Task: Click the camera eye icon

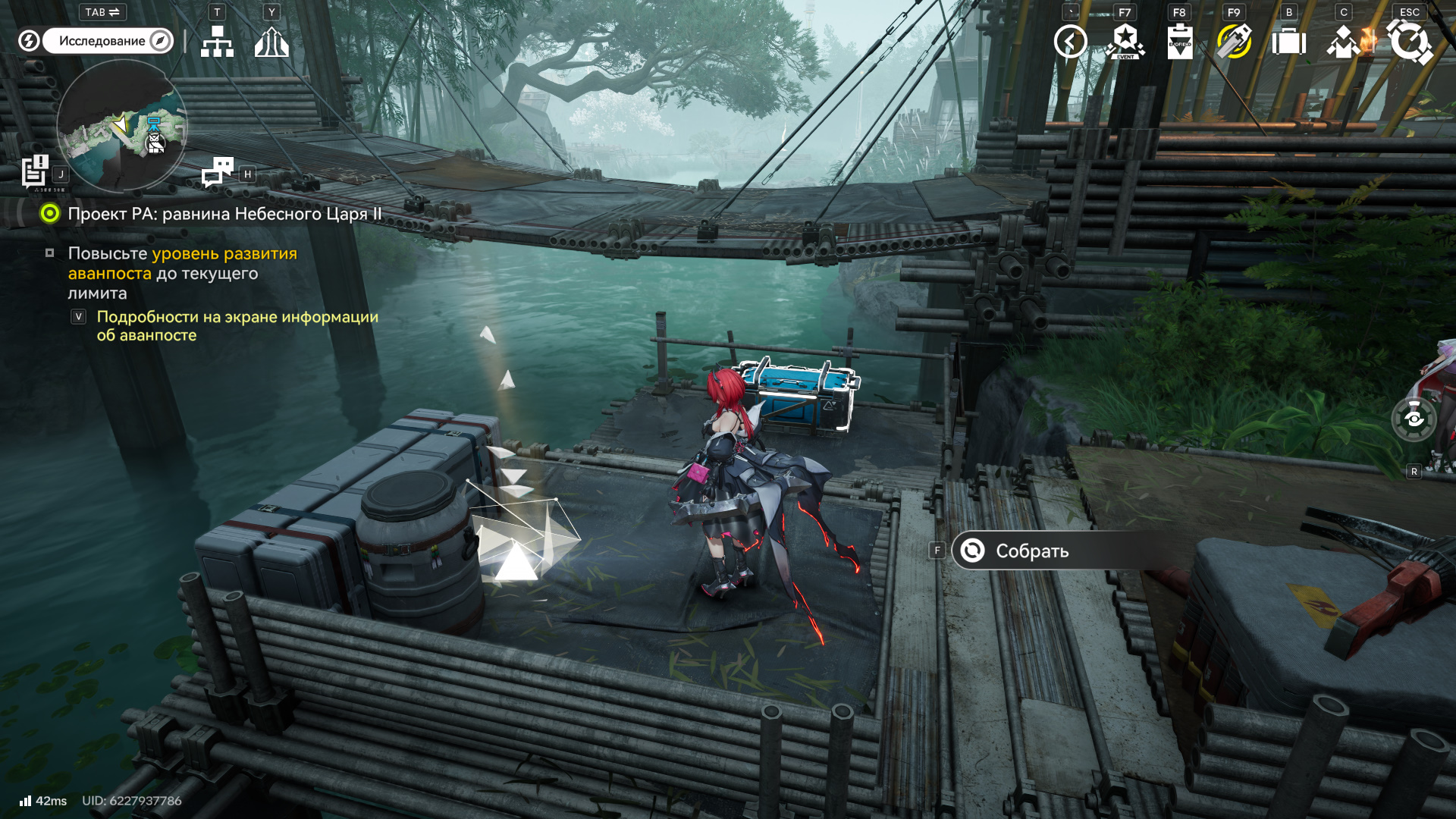Action: [1414, 419]
